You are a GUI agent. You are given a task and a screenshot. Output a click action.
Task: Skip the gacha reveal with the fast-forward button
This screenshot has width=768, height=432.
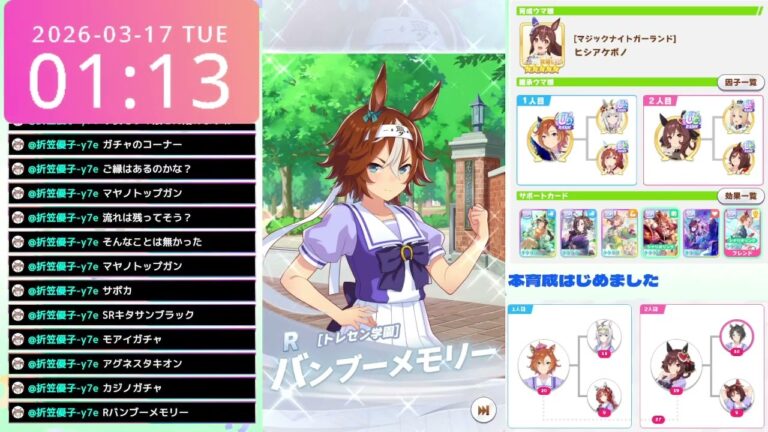tap(483, 410)
